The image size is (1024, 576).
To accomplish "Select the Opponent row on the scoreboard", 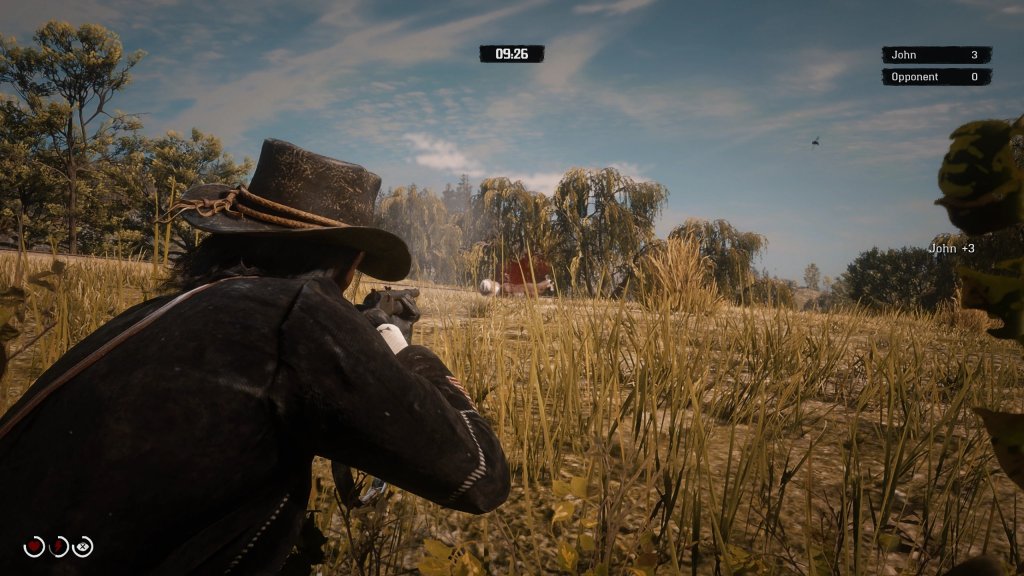I will [x=936, y=77].
